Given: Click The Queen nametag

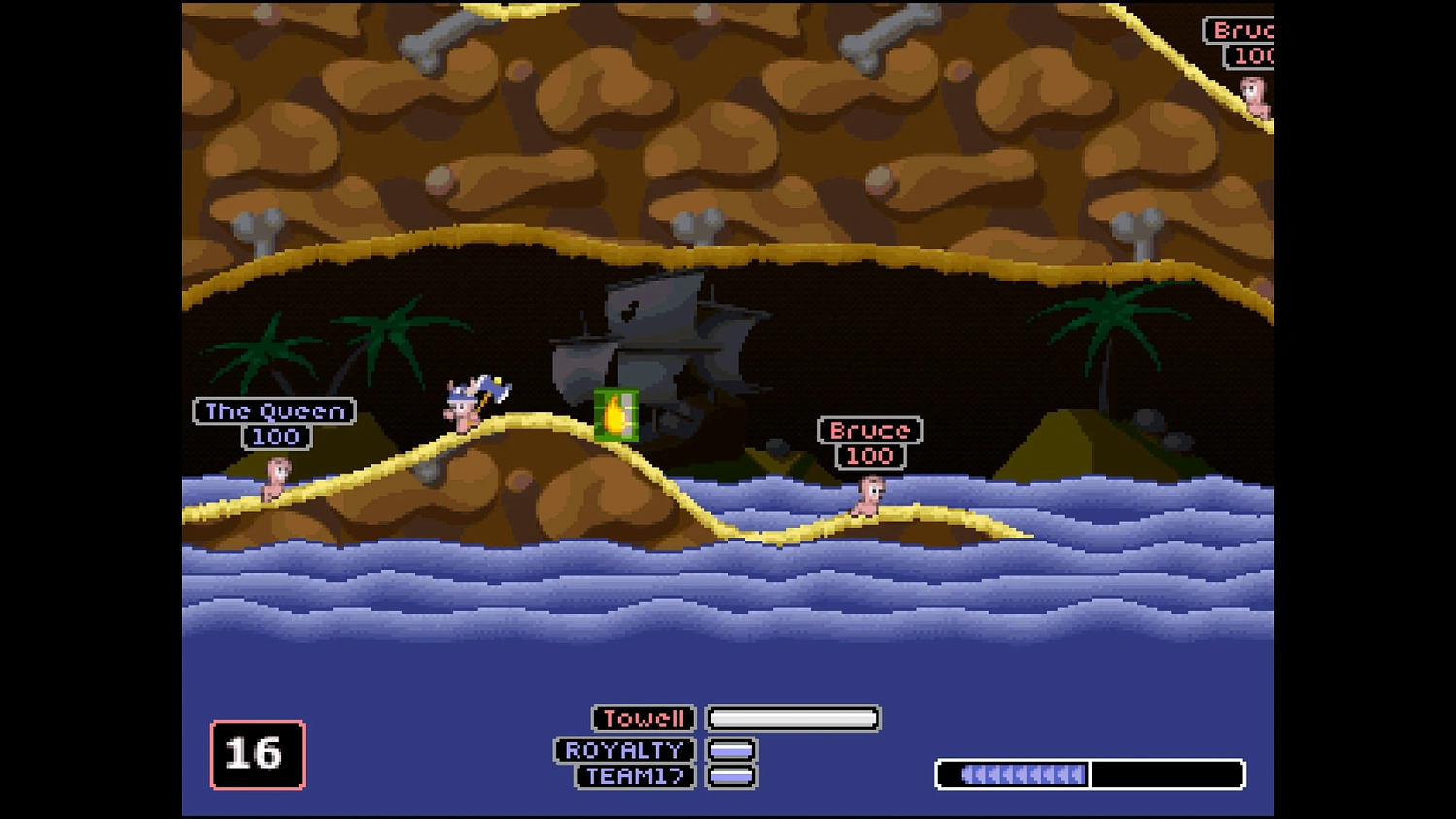Looking at the screenshot, I should pyautogui.click(x=273, y=411).
